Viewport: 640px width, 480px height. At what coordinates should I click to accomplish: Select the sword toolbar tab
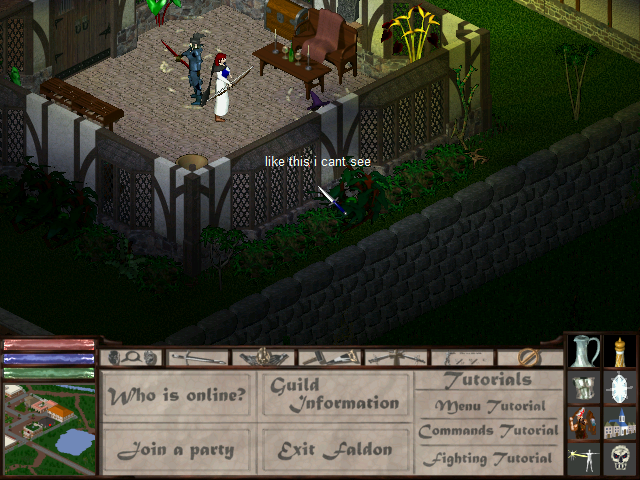click(x=198, y=357)
